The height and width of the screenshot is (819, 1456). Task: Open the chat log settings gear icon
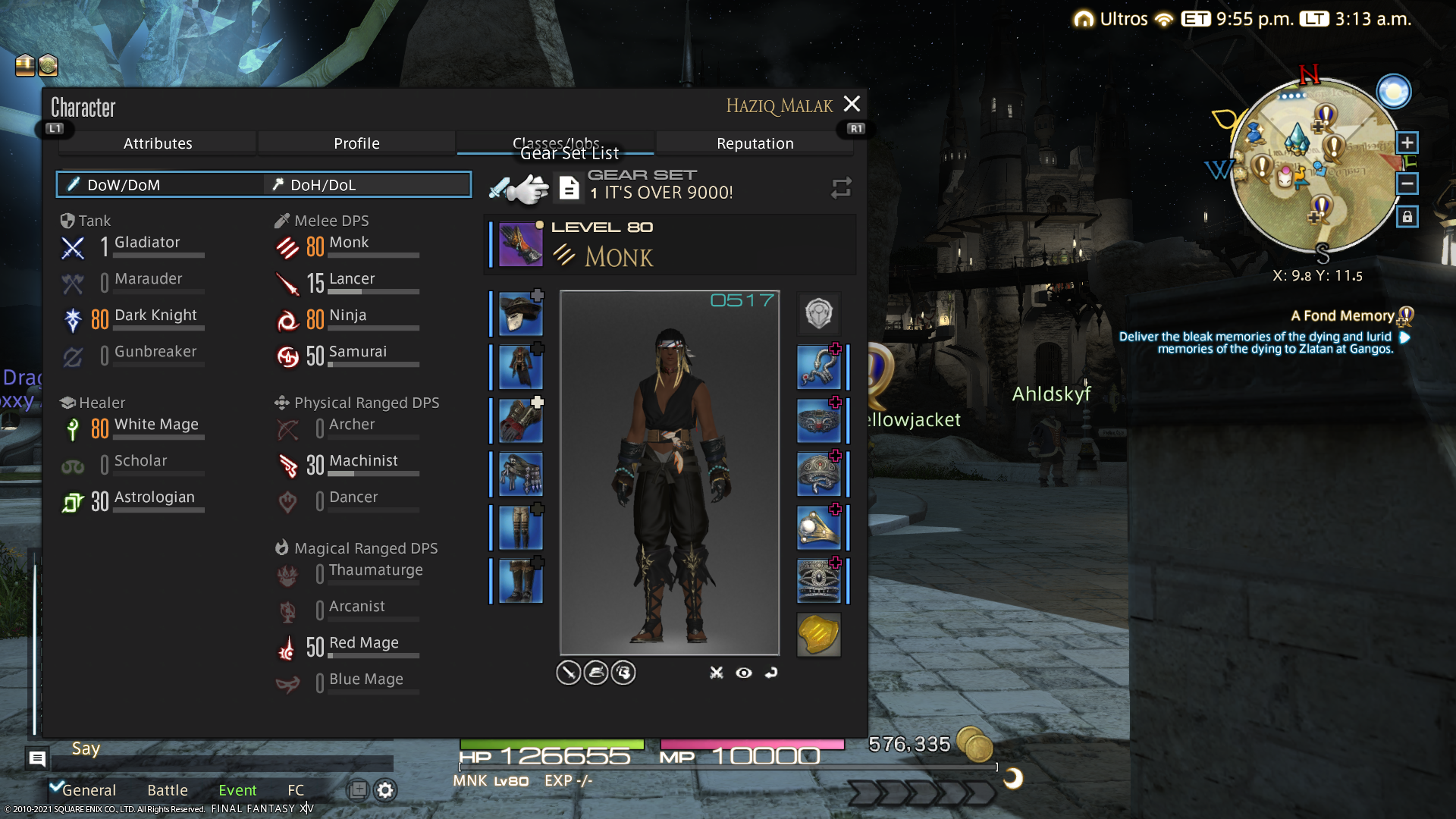pos(385,790)
